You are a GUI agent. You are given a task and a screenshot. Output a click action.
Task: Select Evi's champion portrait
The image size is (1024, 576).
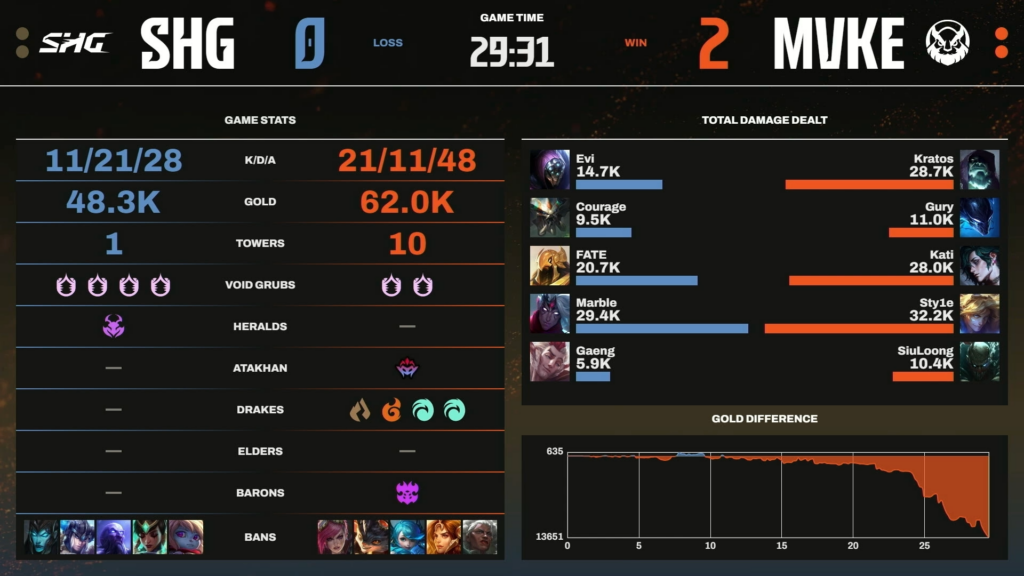tap(549, 169)
